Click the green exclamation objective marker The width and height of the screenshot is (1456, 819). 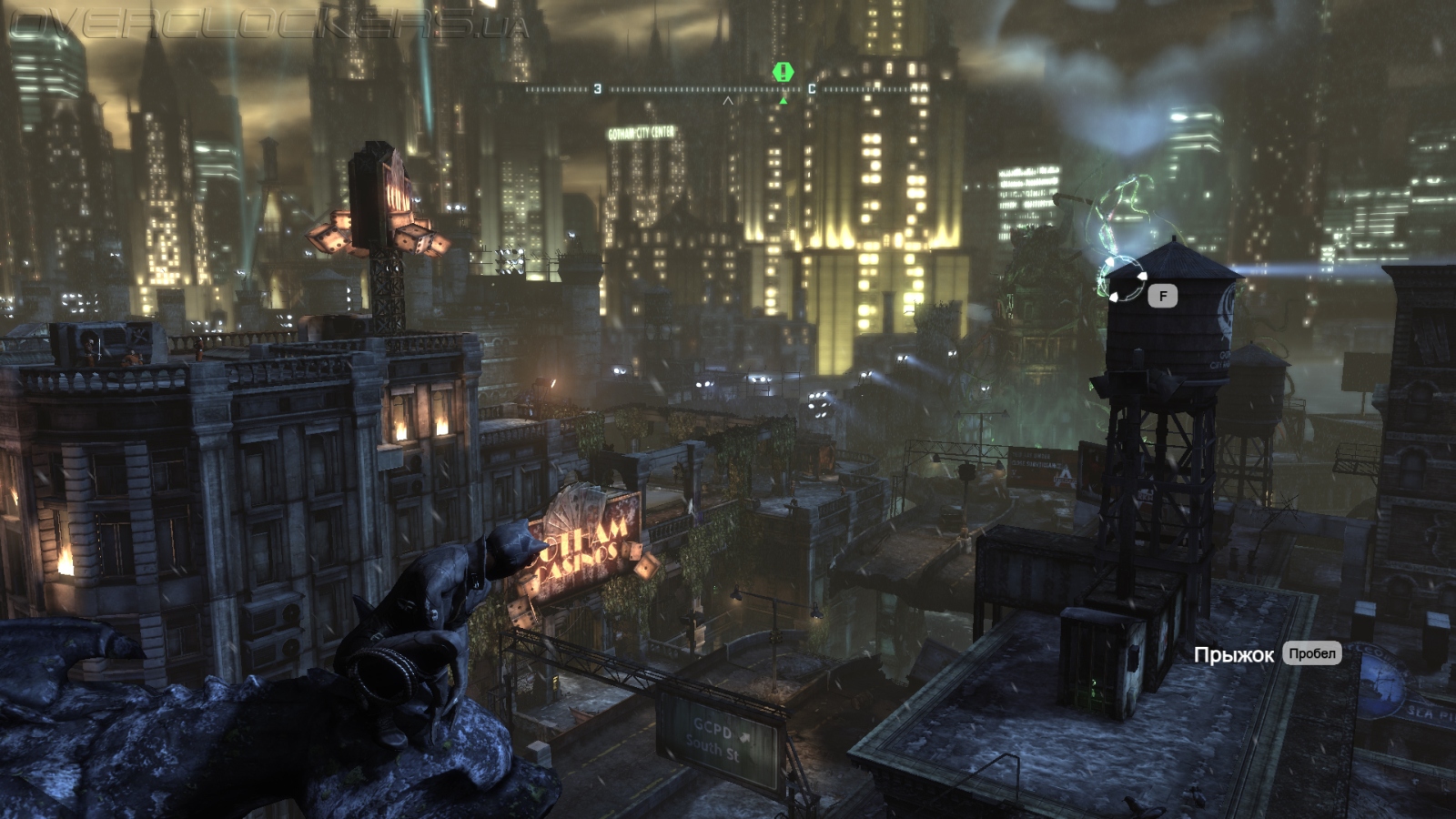[784, 71]
